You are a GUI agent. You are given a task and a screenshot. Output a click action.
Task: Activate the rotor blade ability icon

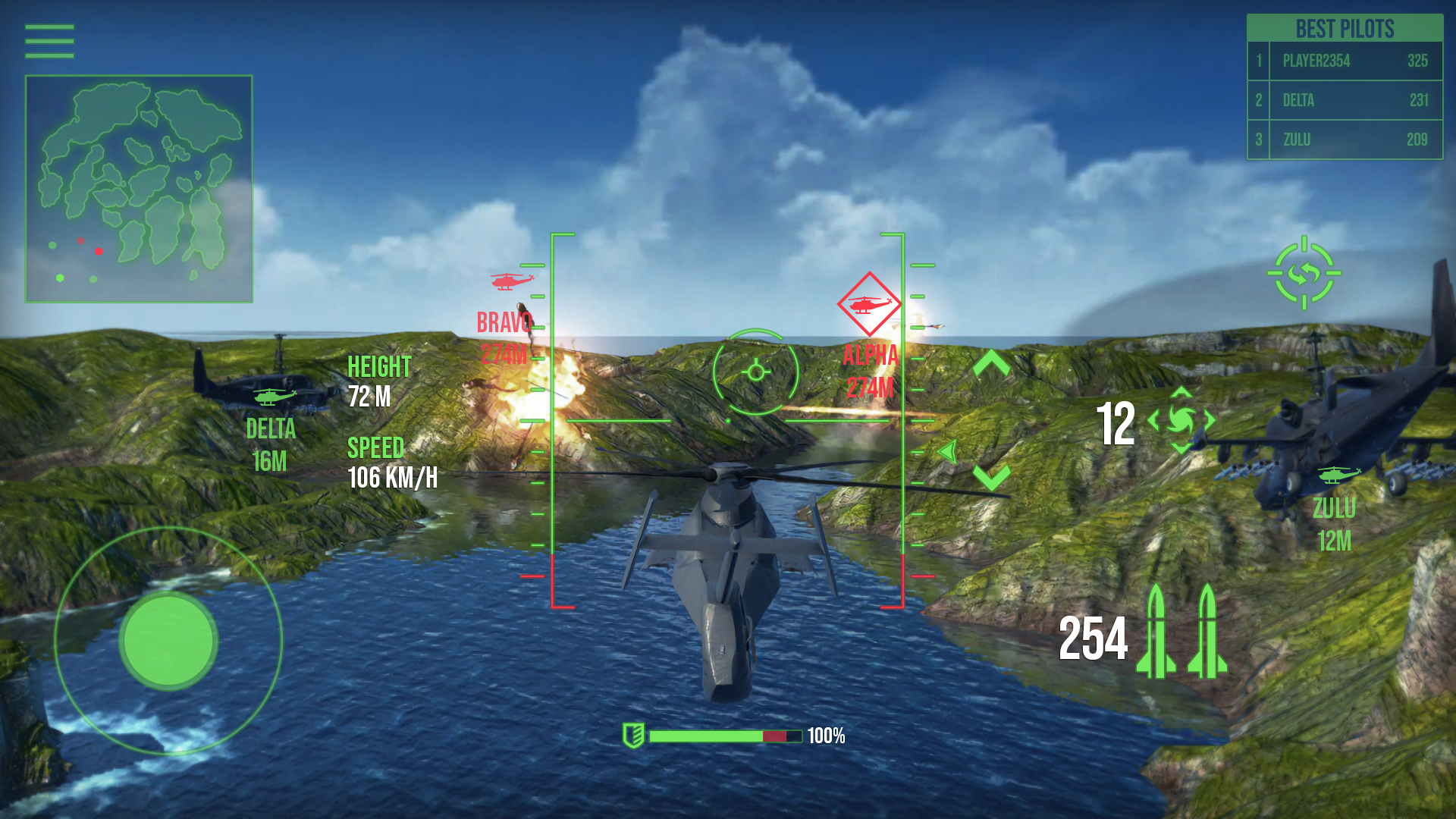[x=1183, y=418]
